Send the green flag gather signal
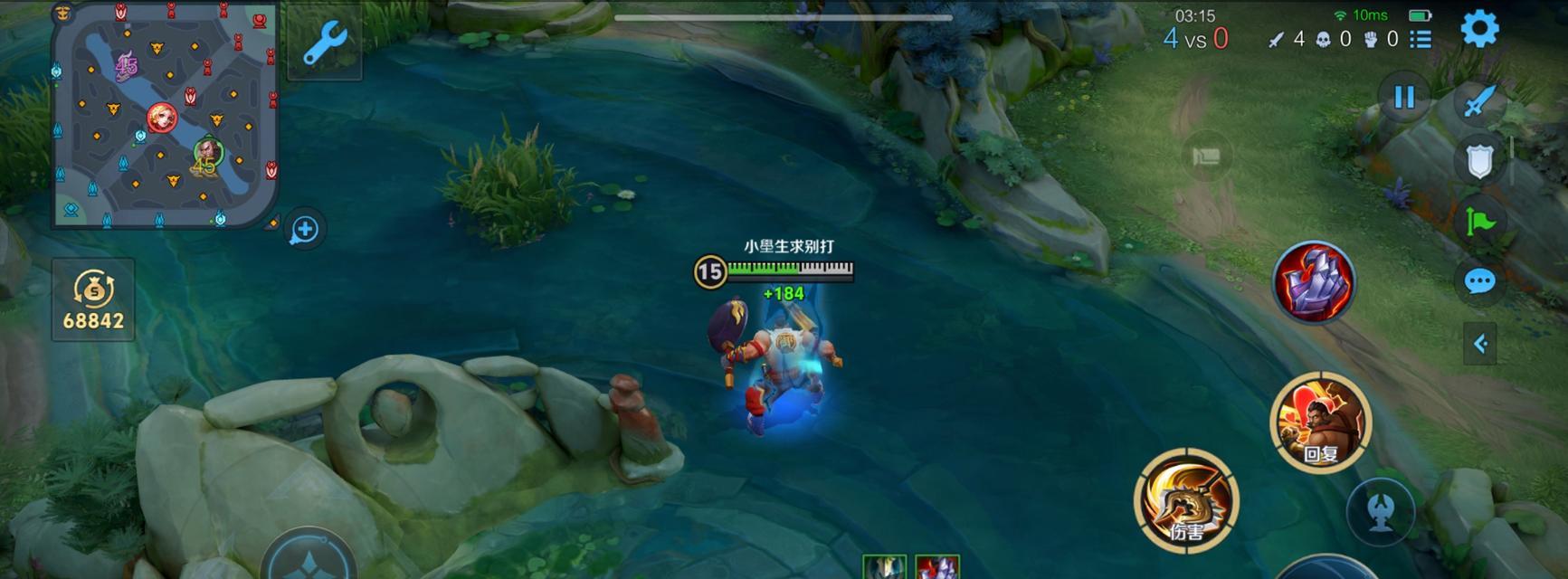1568x579 pixels. [x=1479, y=222]
